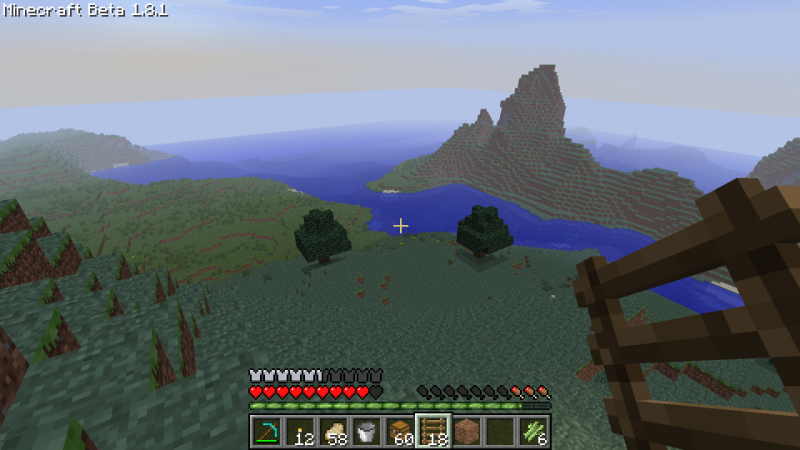Viewport: 800px width, 450px height.
Task: Select the diamond pickaxe hotbar slot
Action: click(266, 432)
